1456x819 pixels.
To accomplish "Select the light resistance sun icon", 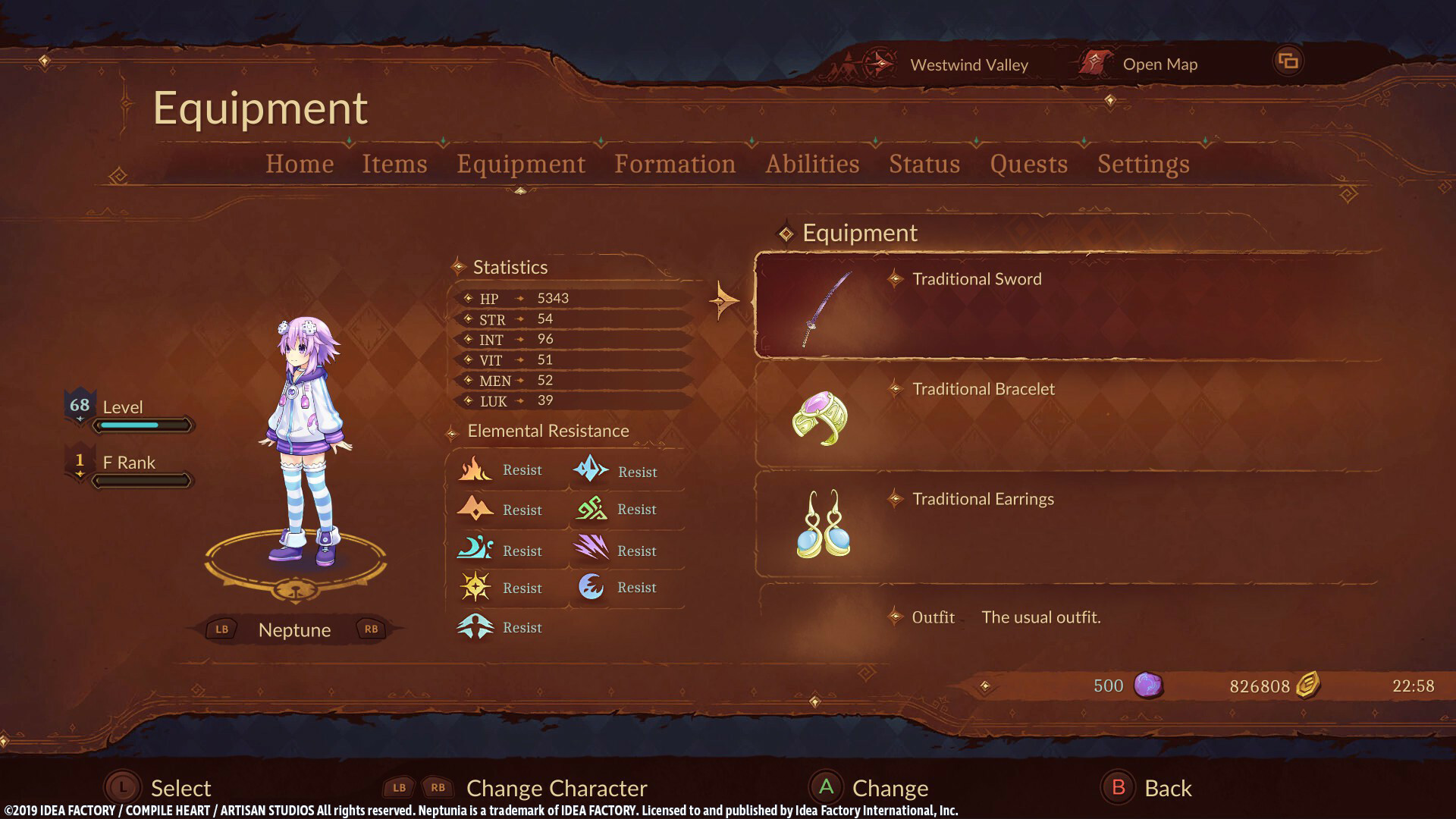I will (475, 587).
